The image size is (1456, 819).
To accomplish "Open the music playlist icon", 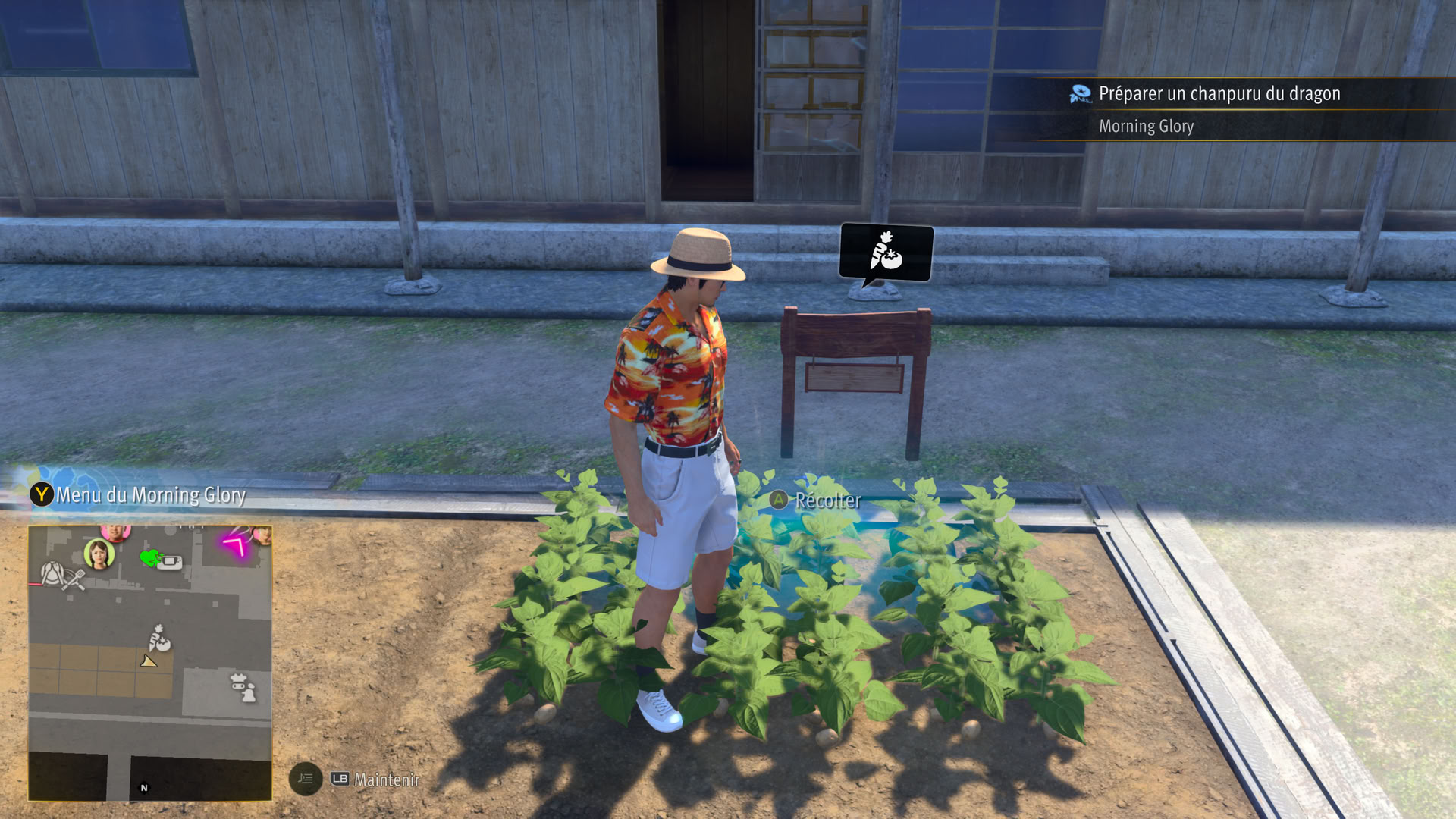I will point(306,779).
